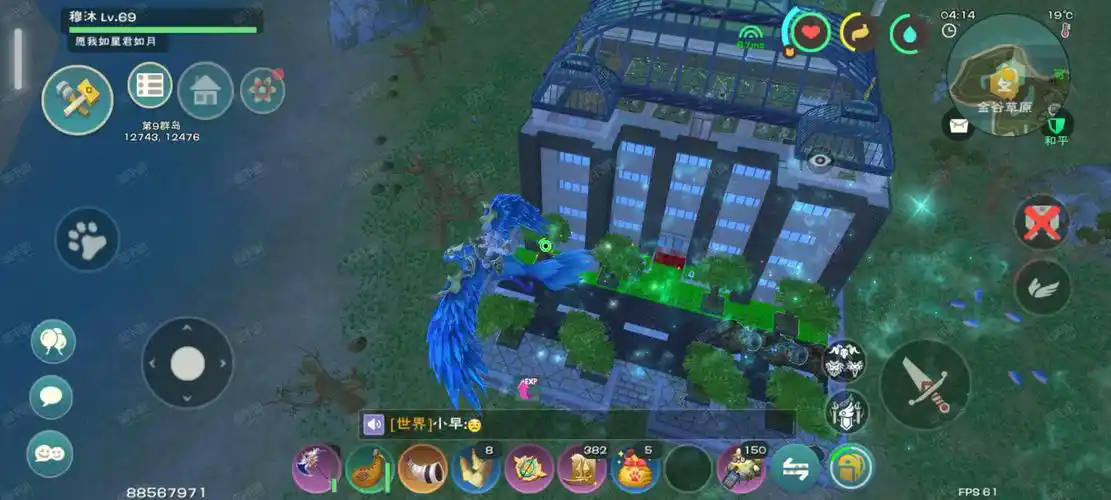The height and width of the screenshot is (500, 1111).
Task: Toggle the 和平 peace mode shield
Action: click(x=1057, y=125)
